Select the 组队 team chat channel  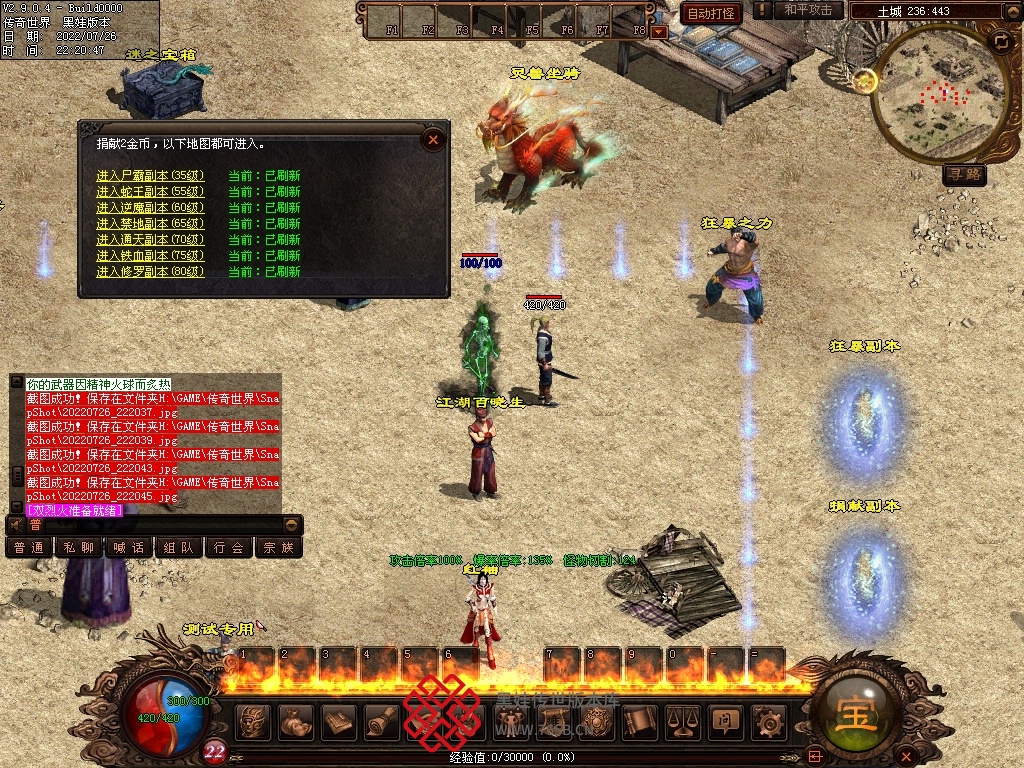[179, 547]
